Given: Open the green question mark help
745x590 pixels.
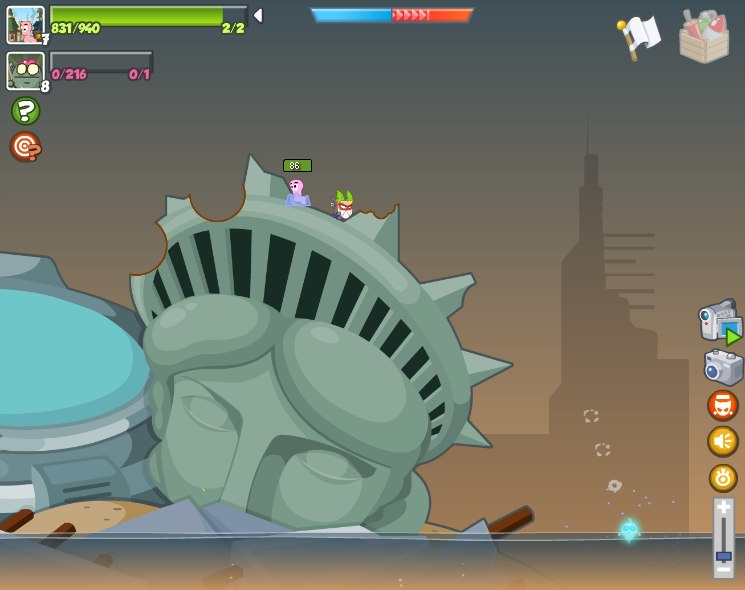Looking at the screenshot, I should point(25,111).
